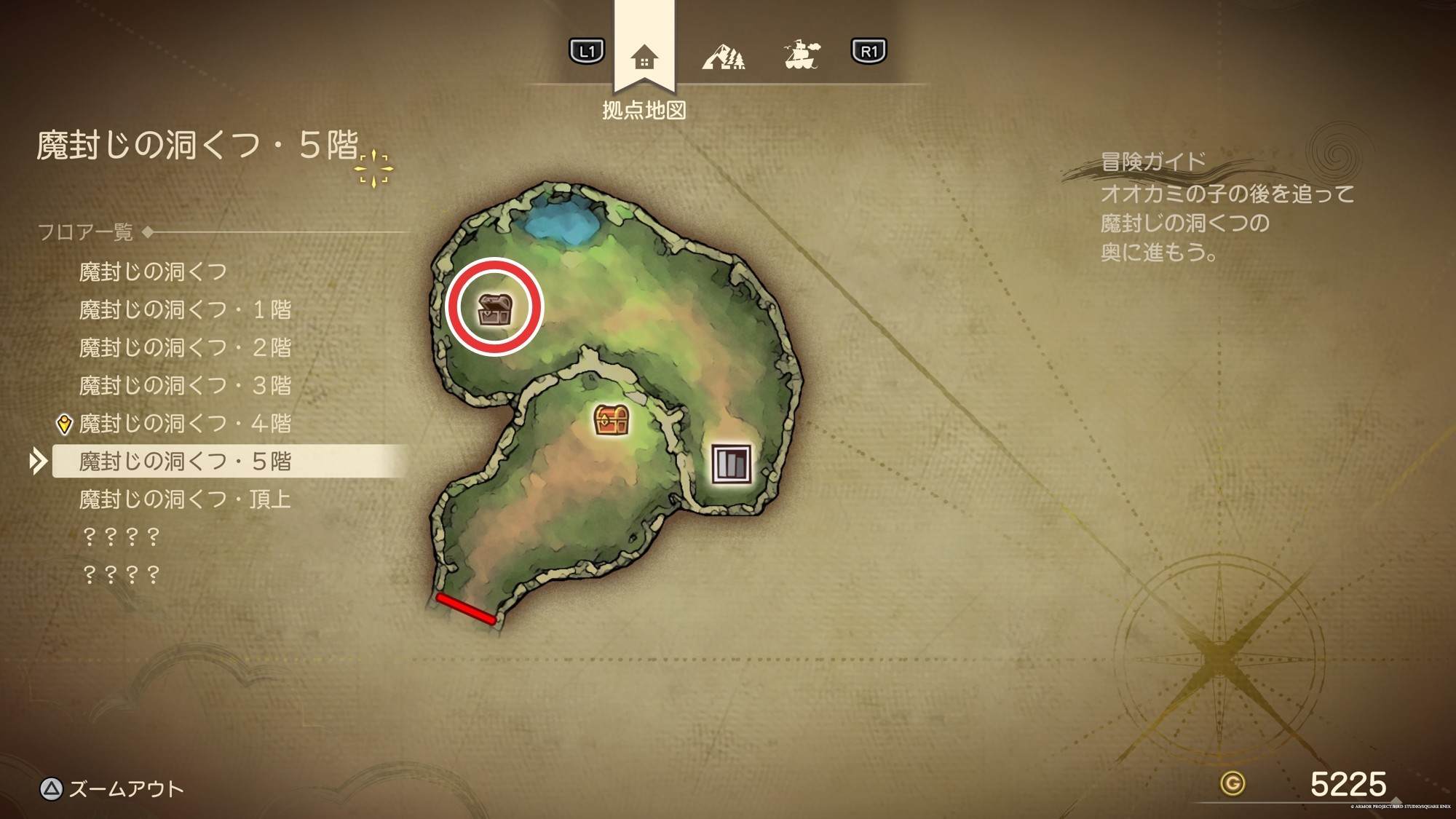The width and height of the screenshot is (1456, 819).
Task: Select floor 魔封じの洞くつ・1階
Action: [x=185, y=309]
